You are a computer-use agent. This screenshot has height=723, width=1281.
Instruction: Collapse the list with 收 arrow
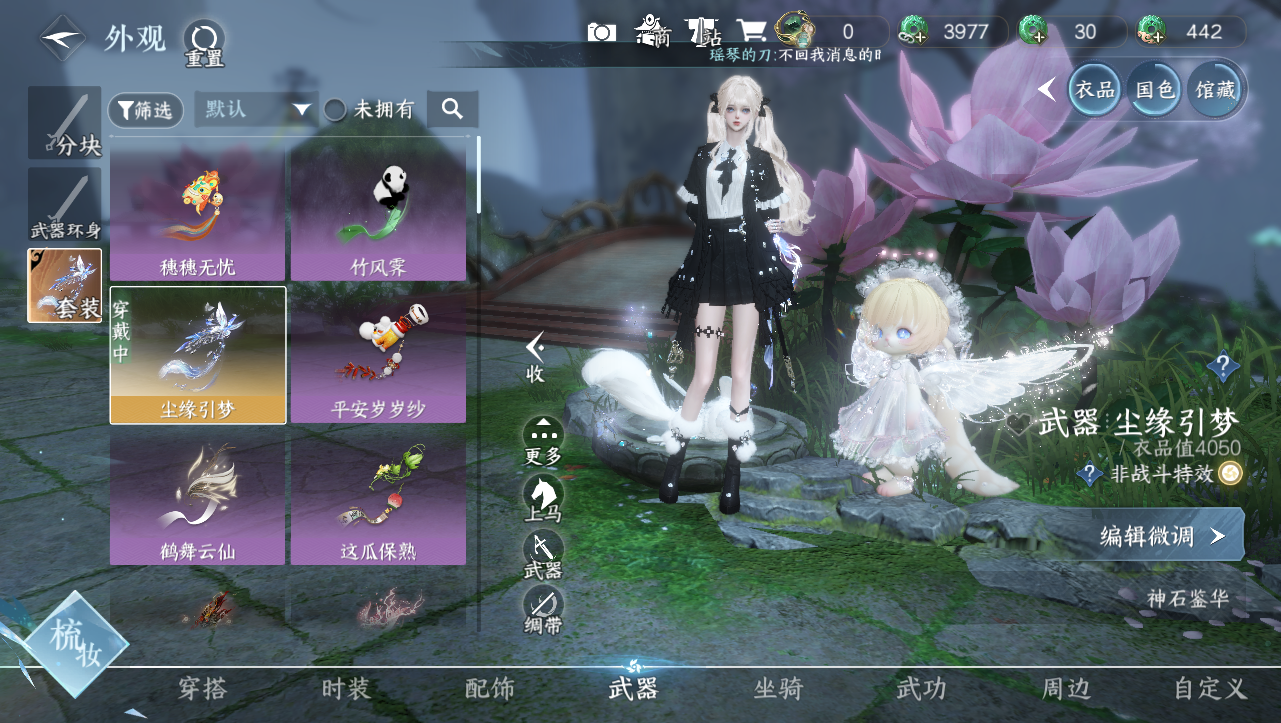click(536, 356)
